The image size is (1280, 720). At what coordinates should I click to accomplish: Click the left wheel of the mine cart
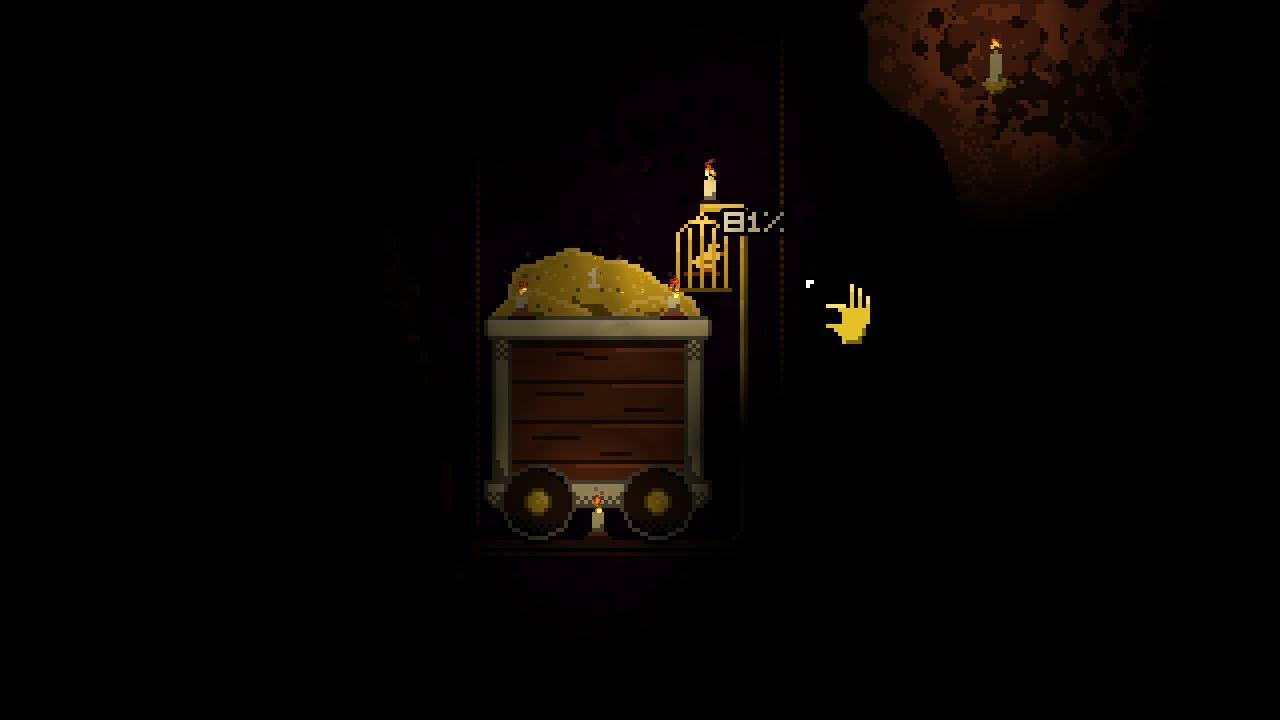click(537, 500)
